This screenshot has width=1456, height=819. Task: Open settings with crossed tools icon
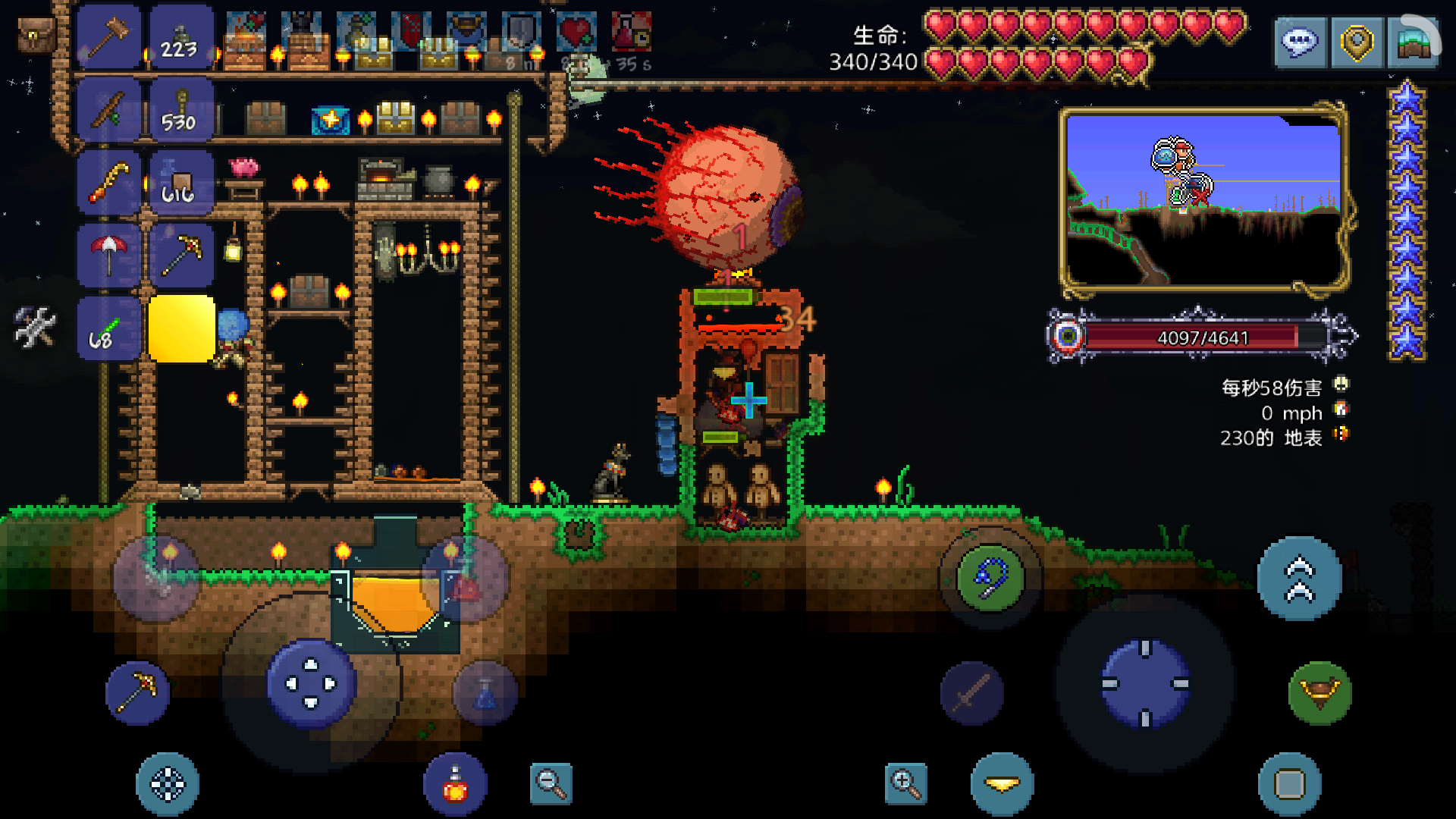point(35,327)
